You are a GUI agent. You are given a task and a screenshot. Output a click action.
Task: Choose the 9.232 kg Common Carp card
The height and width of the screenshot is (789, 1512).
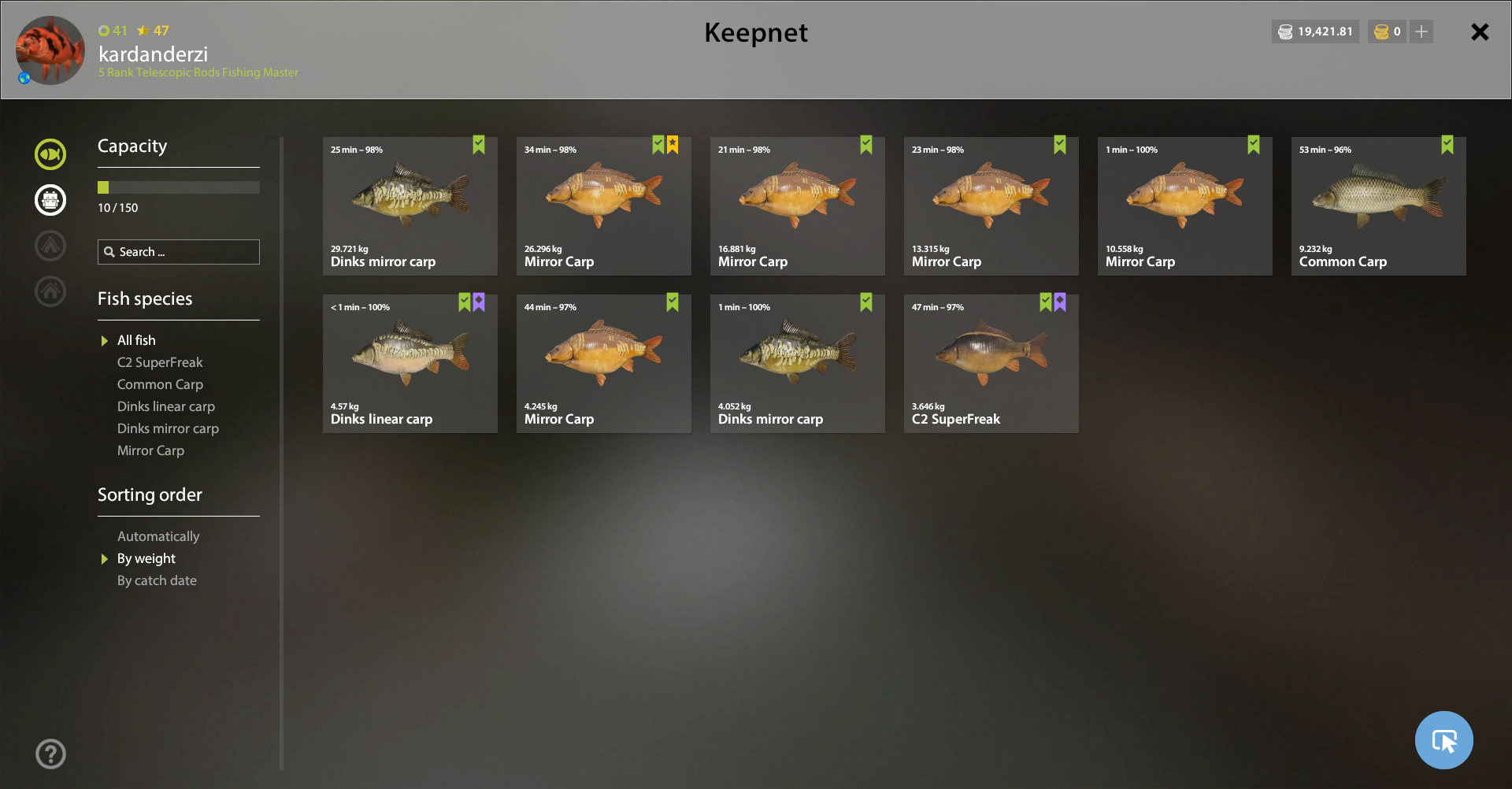[x=1378, y=206]
